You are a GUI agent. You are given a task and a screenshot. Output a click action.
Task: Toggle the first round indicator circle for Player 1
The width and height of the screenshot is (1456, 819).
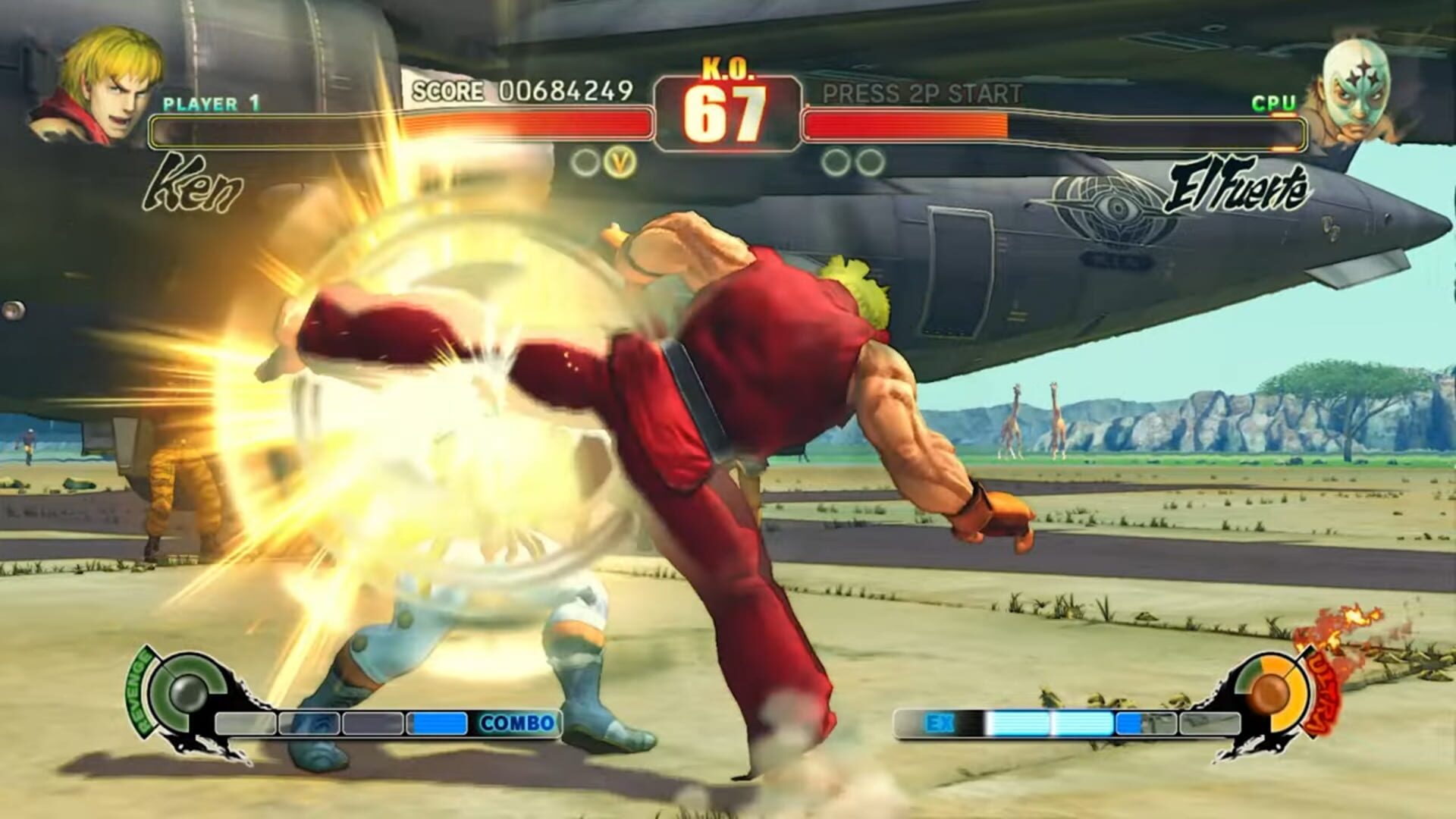click(x=586, y=162)
